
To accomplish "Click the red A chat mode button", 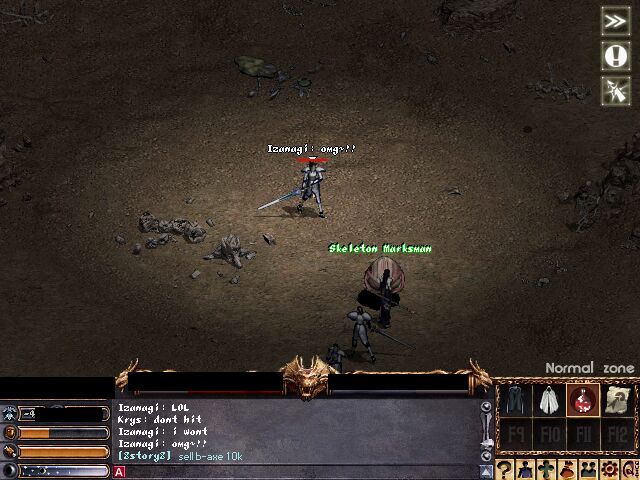I will [x=120, y=472].
